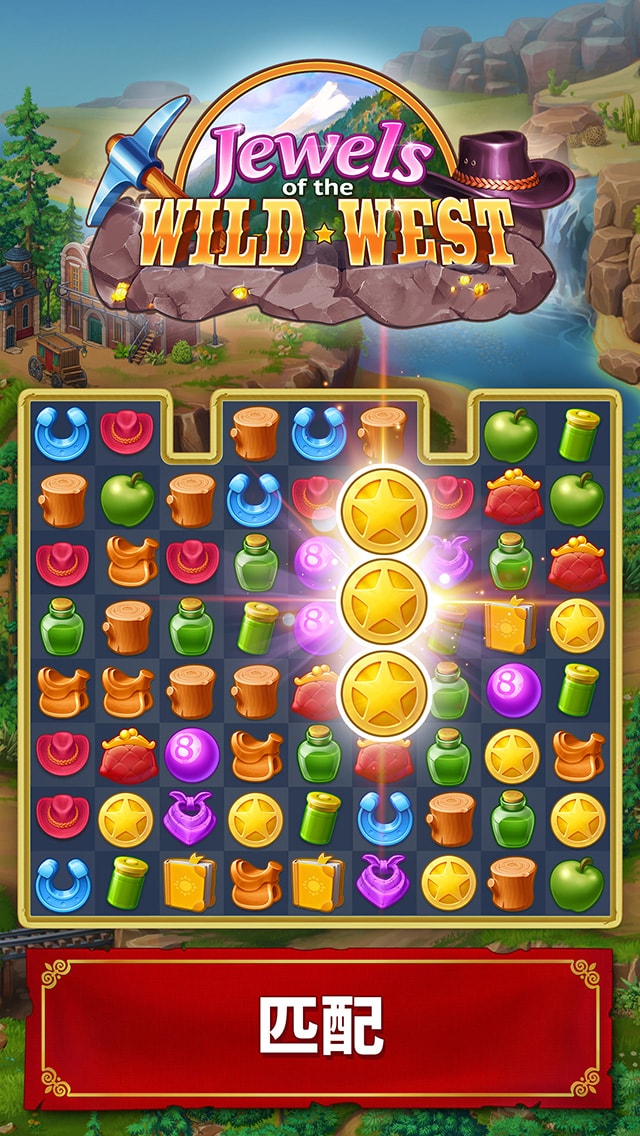Choose the bottom glowing sheriff star coin
The width and height of the screenshot is (640, 1136).
(384, 694)
